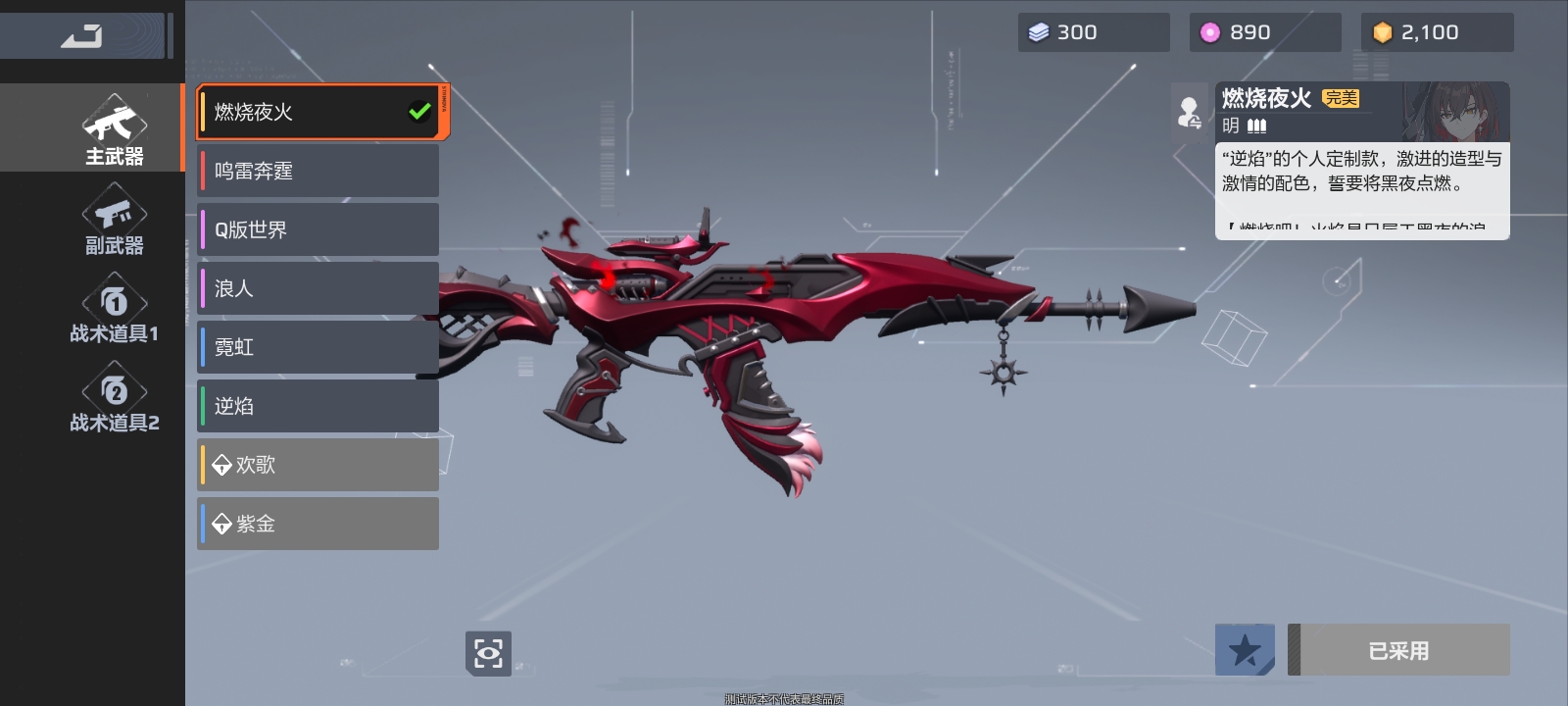The image size is (1568, 706).
Task: Preview the locked 欢歌 skin
Action: [x=318, y=465]
